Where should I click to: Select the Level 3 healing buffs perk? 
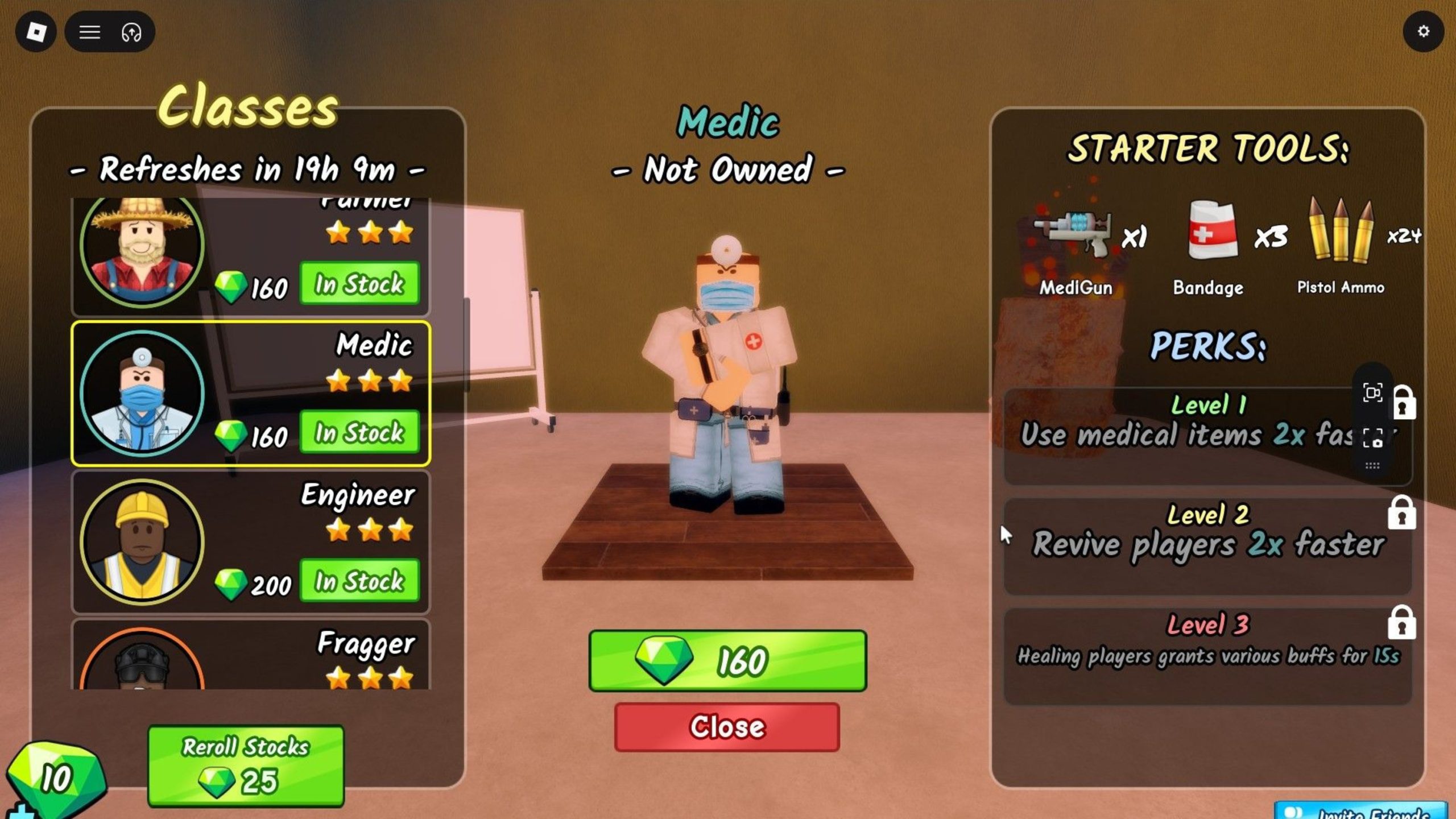click(x=1207, y=656)
